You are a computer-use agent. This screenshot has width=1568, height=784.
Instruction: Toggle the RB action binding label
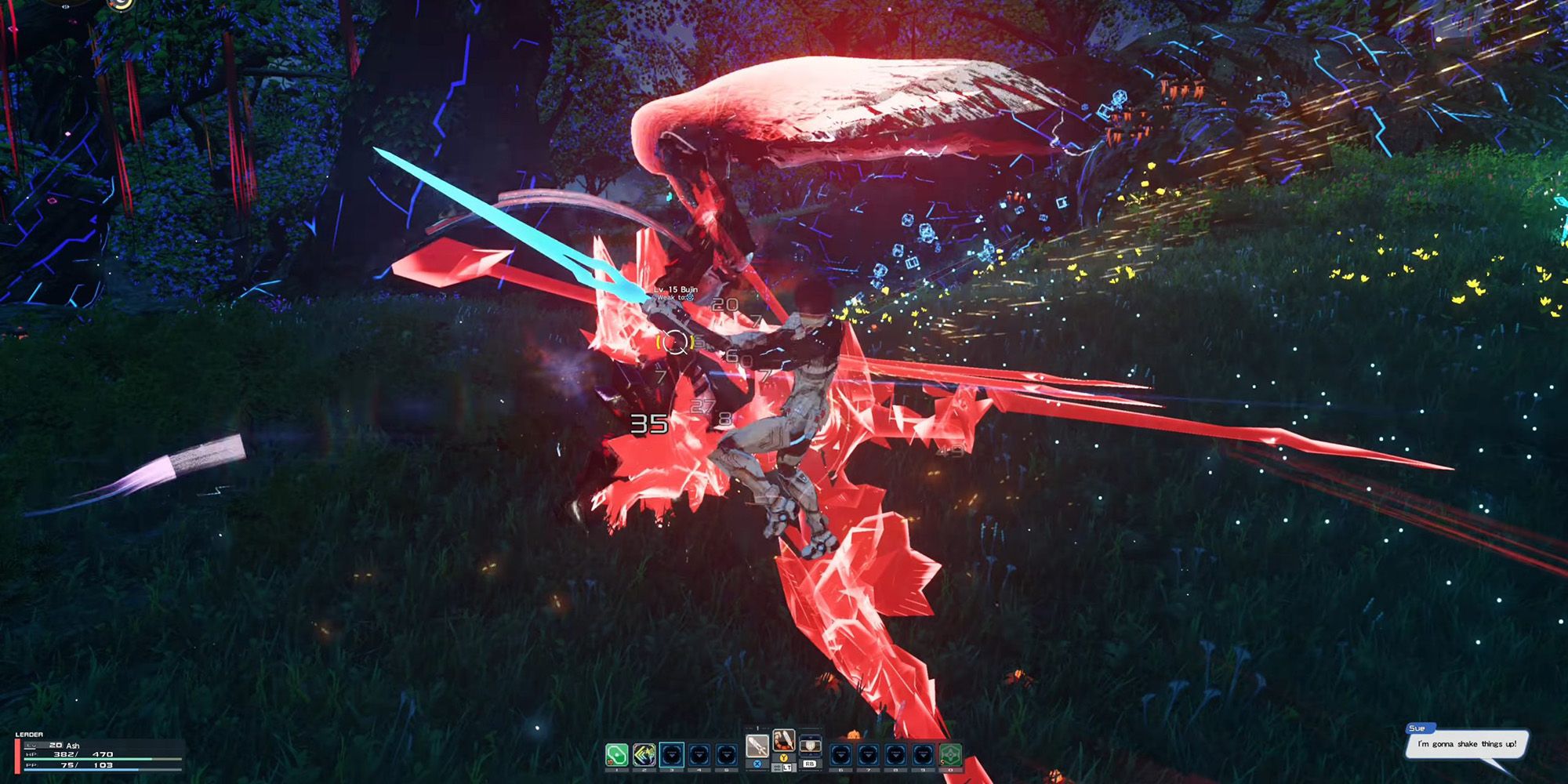810,764
